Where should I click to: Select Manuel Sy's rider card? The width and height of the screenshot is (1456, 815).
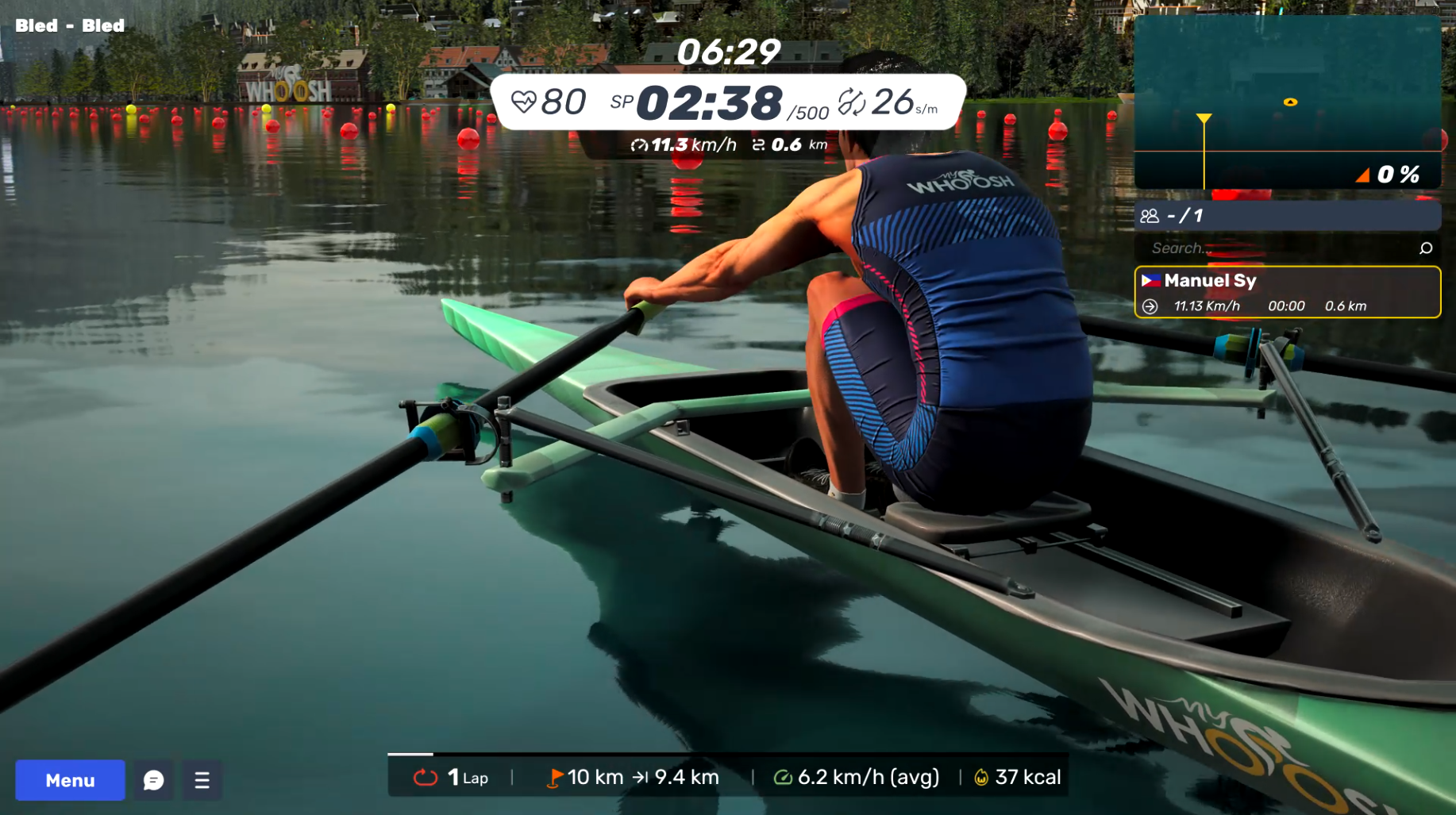(x=1287, y=292)
